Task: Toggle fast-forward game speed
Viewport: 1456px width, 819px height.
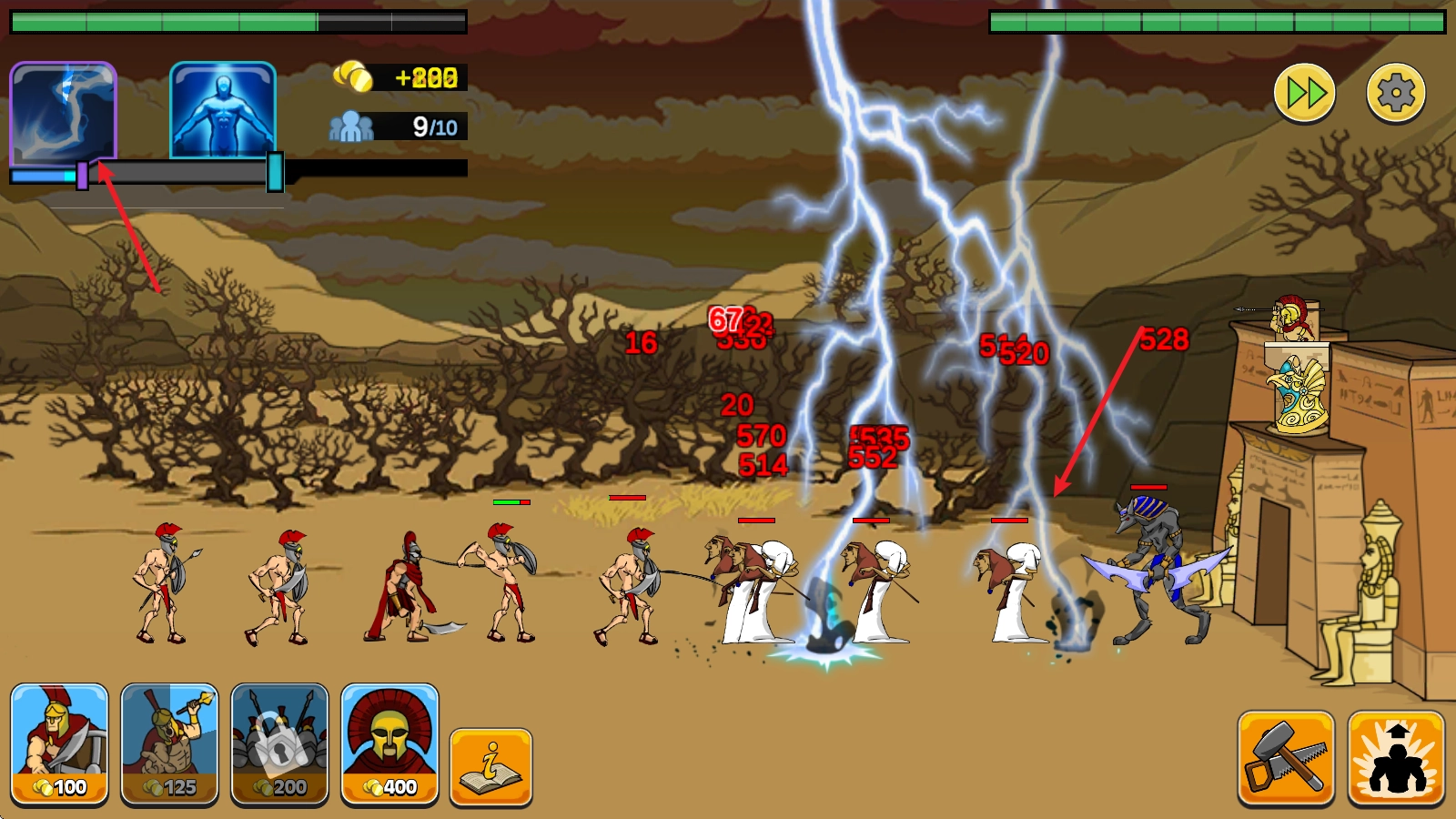Action: tap(1304, 93)
